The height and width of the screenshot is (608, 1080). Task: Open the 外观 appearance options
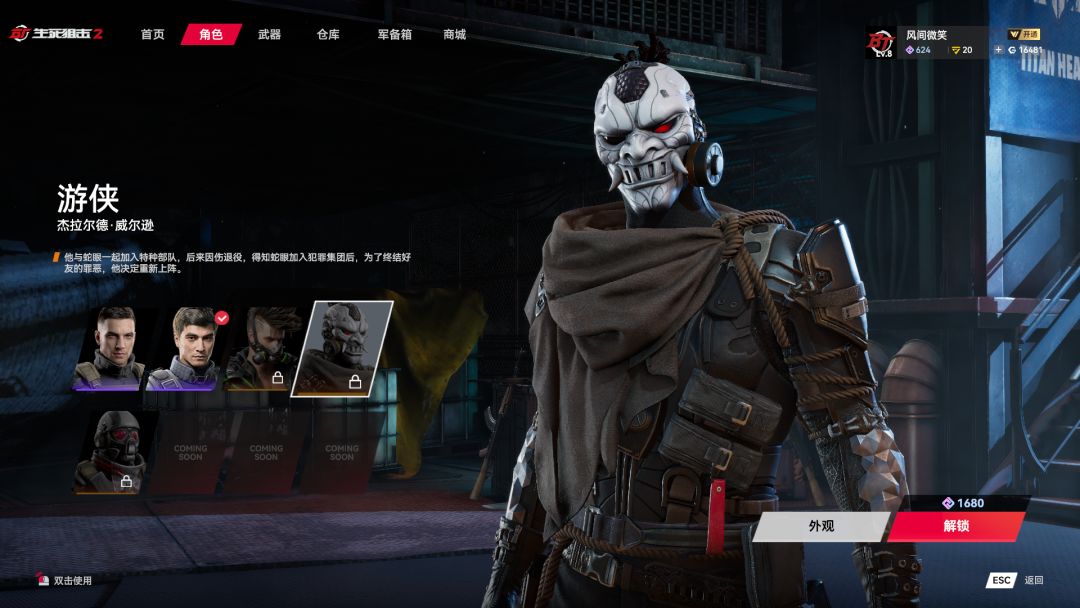click(820, 526)
